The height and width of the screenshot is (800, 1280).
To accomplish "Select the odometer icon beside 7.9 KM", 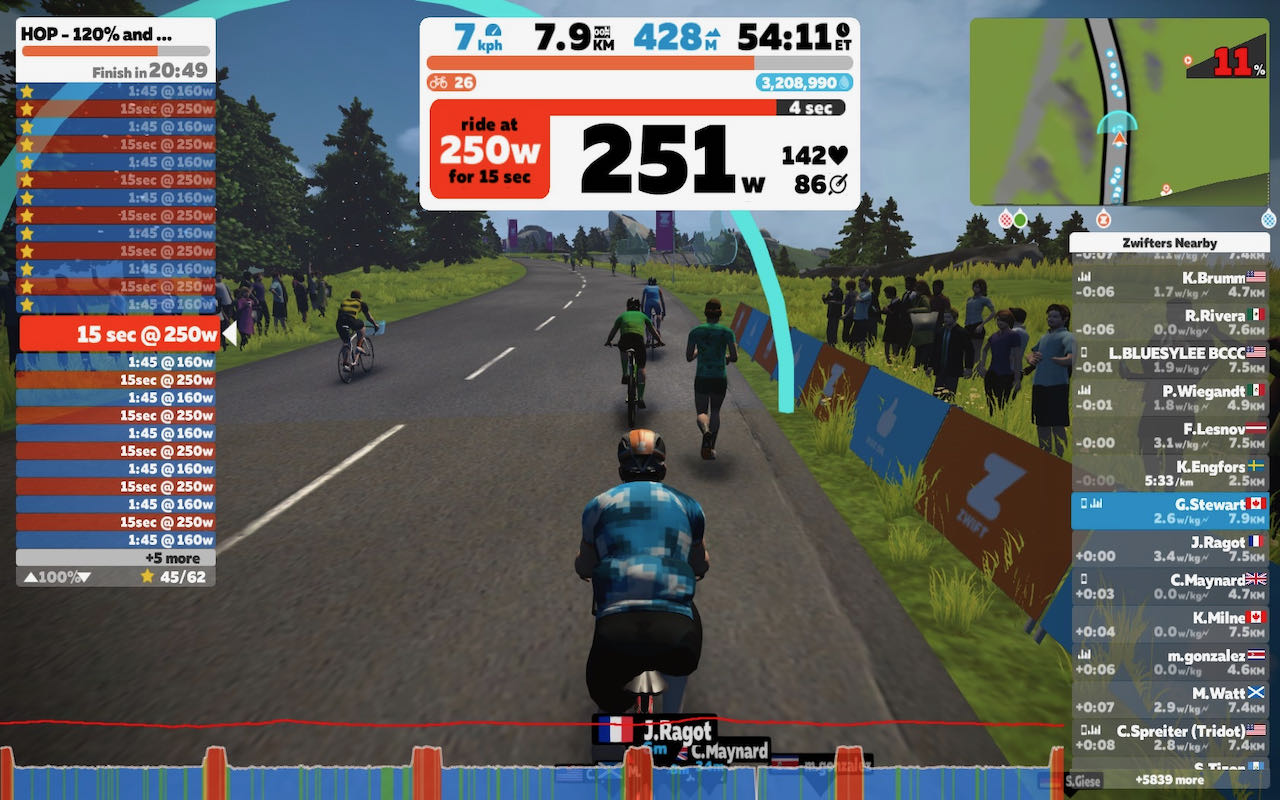I will click(600, 33).
